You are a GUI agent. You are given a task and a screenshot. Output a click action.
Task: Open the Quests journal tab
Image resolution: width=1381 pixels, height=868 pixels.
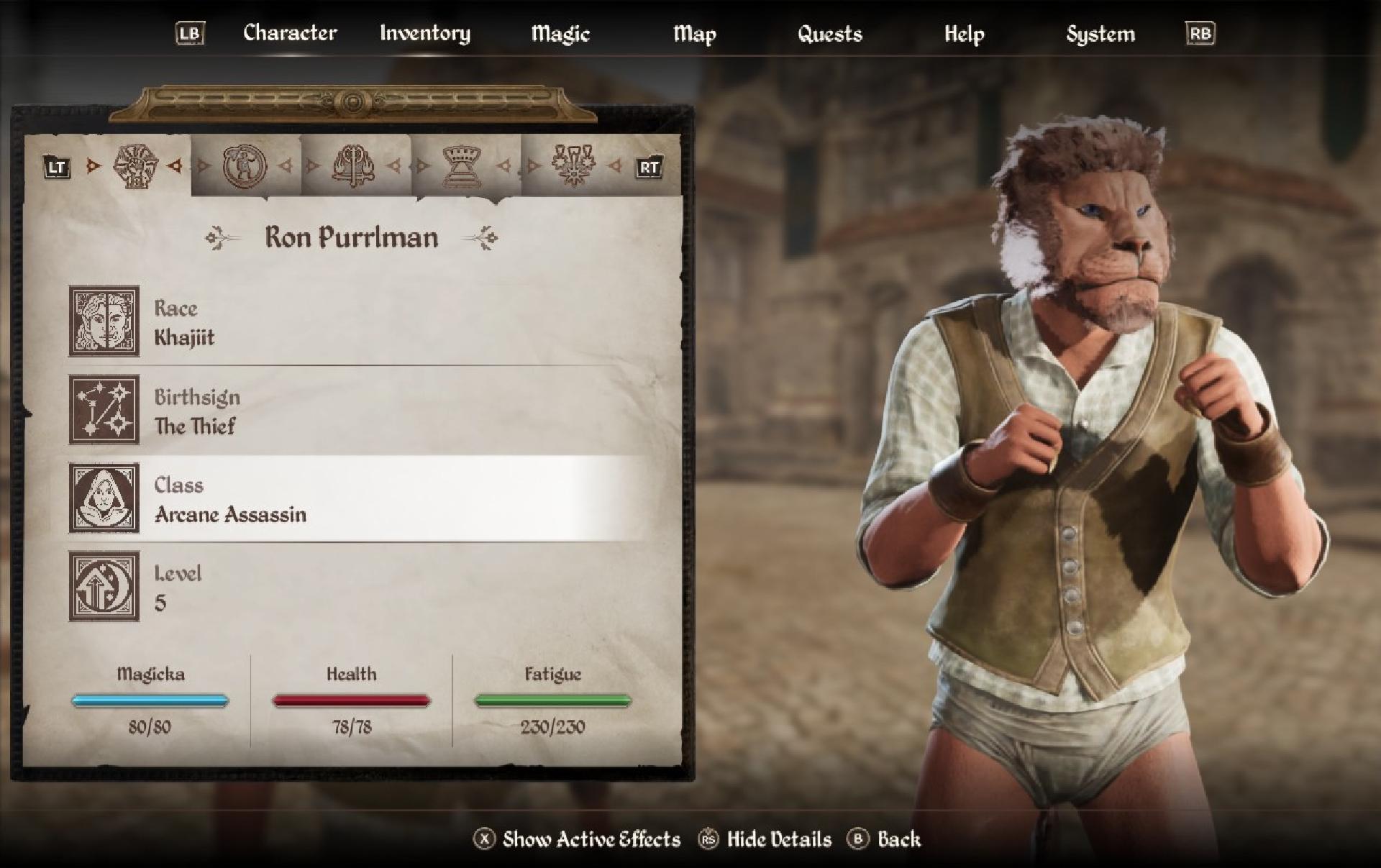(829, 34)
